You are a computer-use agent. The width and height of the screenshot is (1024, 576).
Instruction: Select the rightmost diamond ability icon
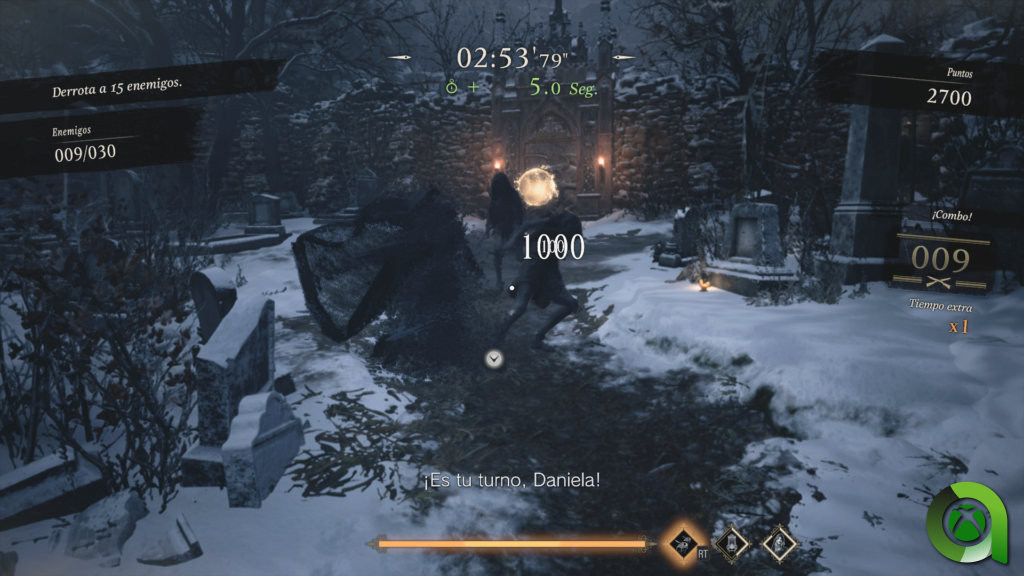click(x=779, y=543)
